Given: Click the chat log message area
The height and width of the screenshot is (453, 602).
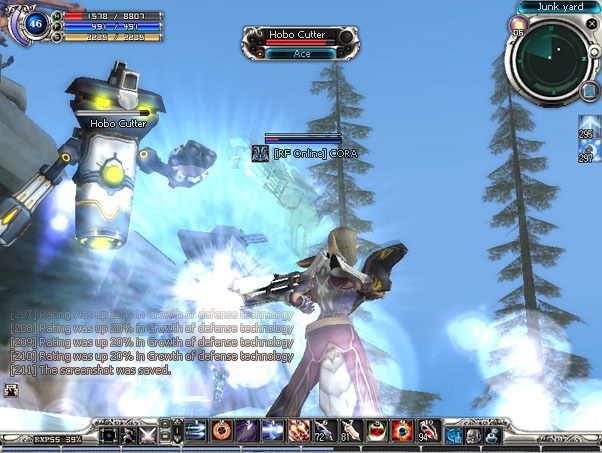Looking at the screenshot, I should point(150,341).
